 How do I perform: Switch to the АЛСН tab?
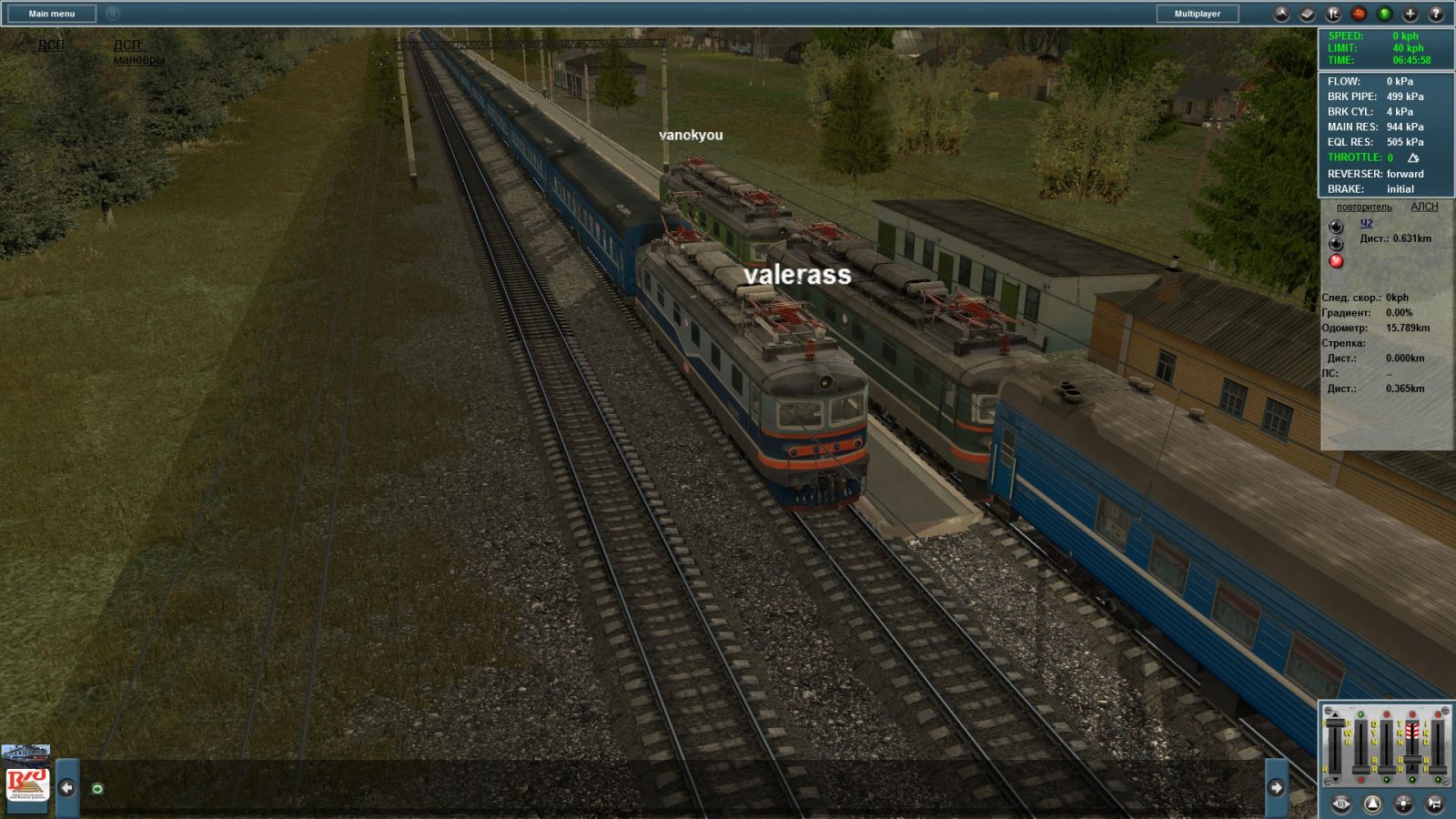1424,207
